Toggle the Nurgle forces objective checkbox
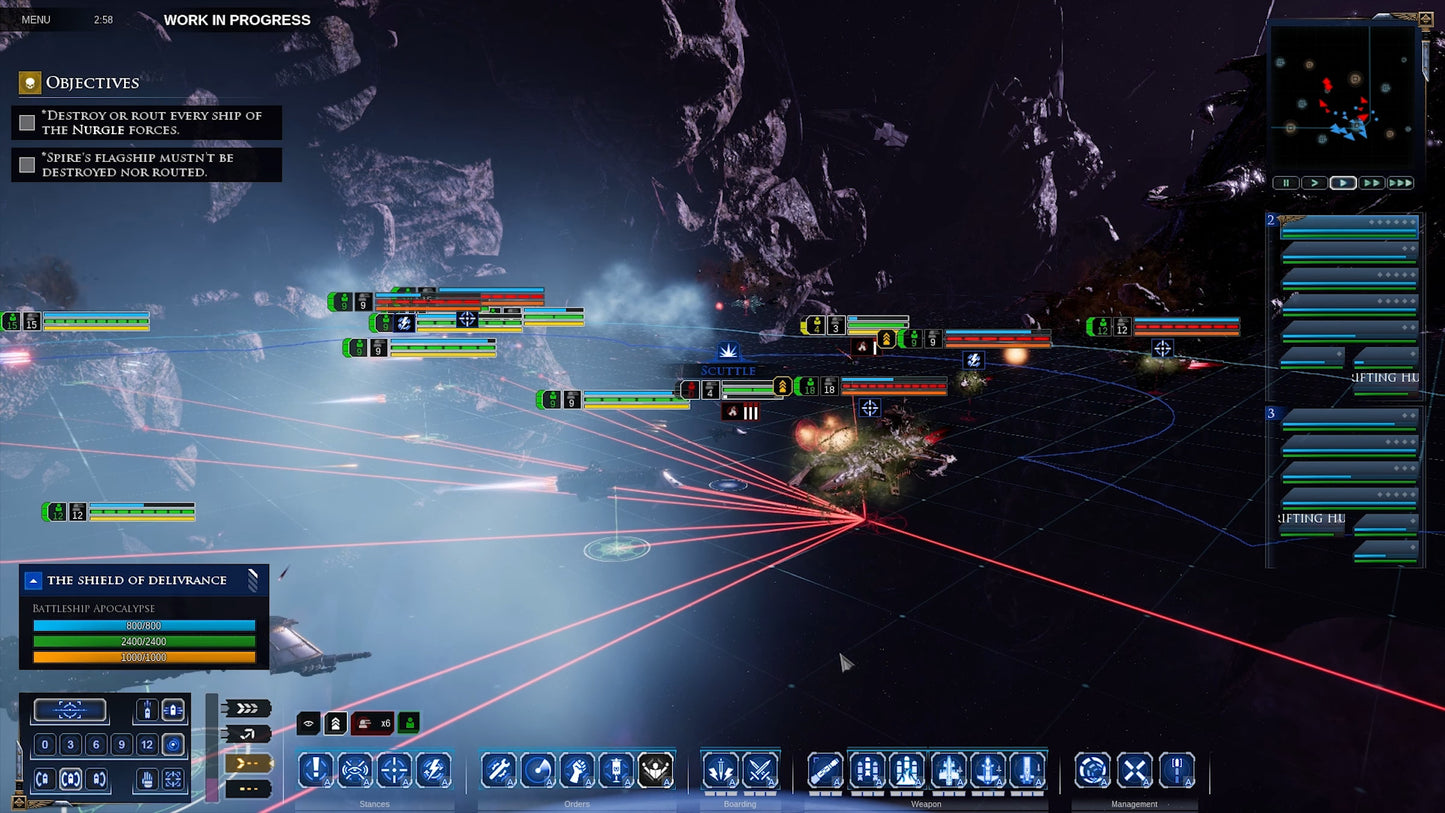This screenshot has height=813, width=1445. pos(27,121)
